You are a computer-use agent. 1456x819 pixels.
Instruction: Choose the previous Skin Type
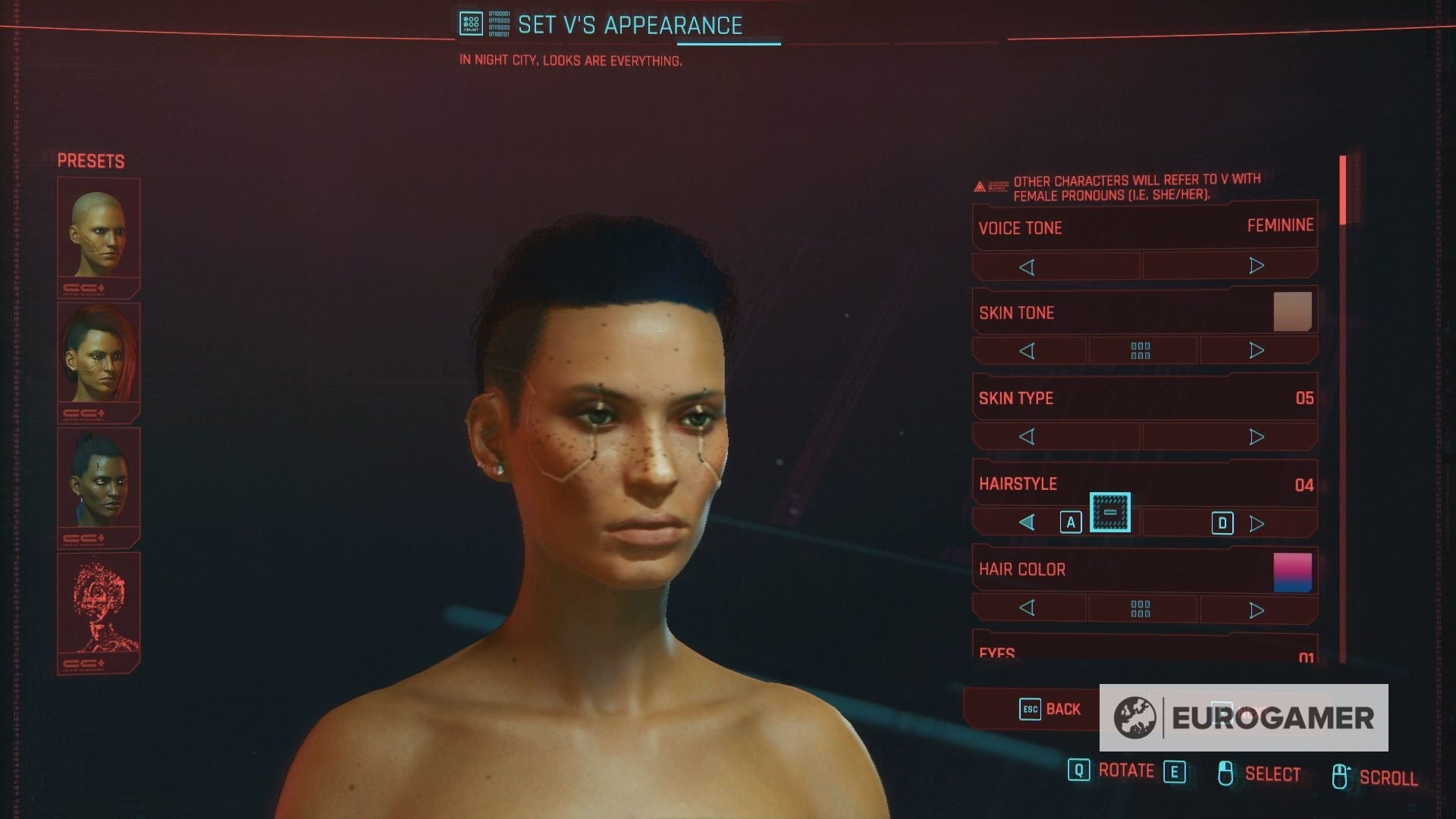coord(1027,437)
